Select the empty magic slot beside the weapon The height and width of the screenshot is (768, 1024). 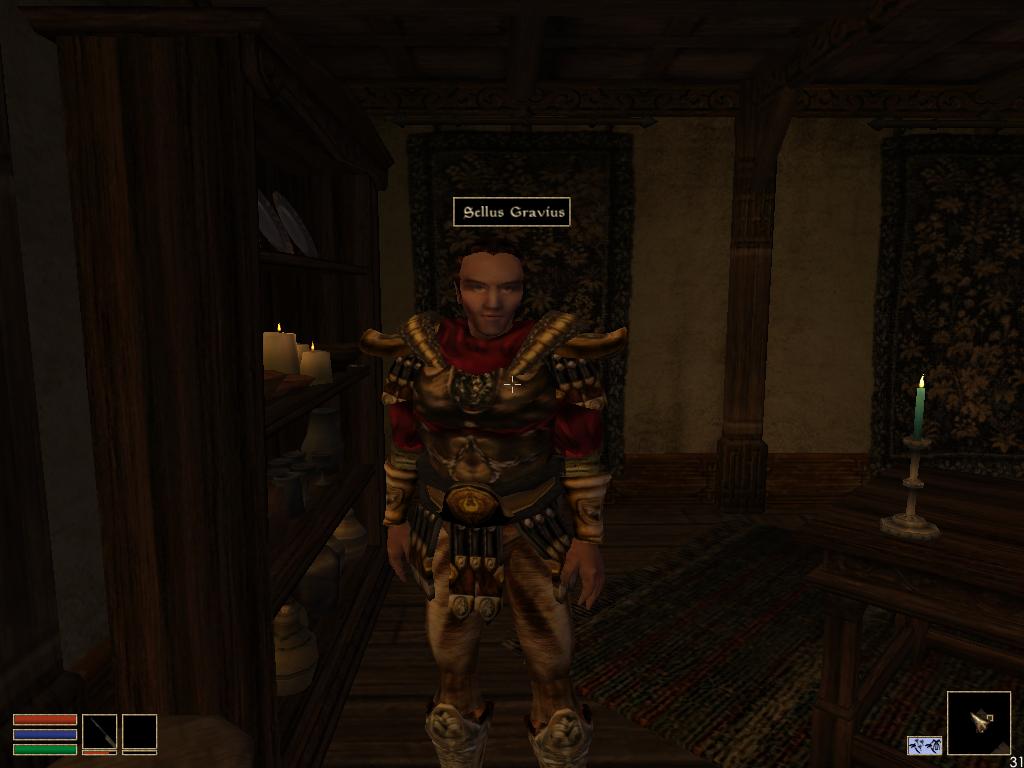click(x=139, y=731)
